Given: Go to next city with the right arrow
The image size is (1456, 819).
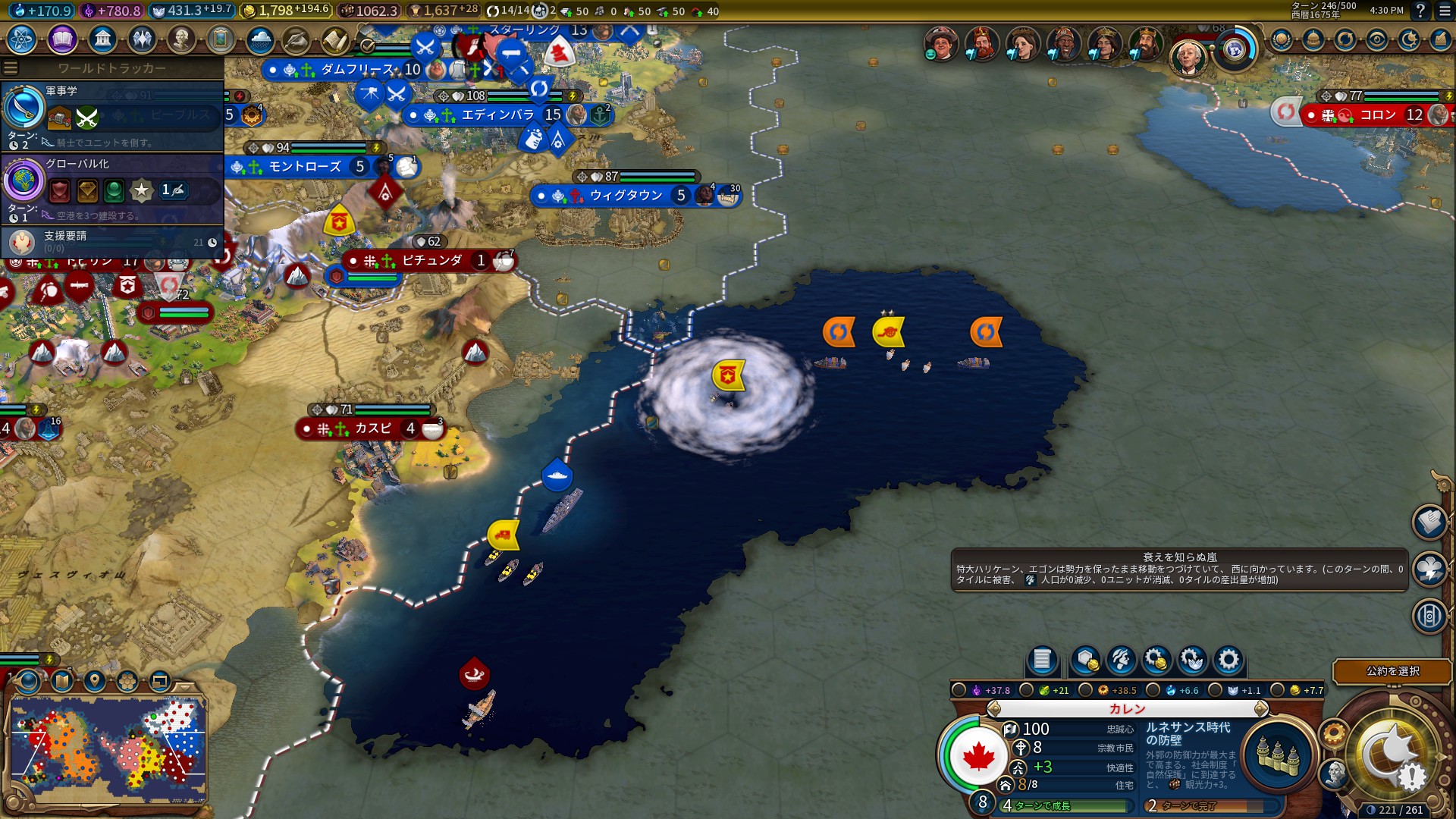Looking at the screenshot, I should tap(1260, 709).
